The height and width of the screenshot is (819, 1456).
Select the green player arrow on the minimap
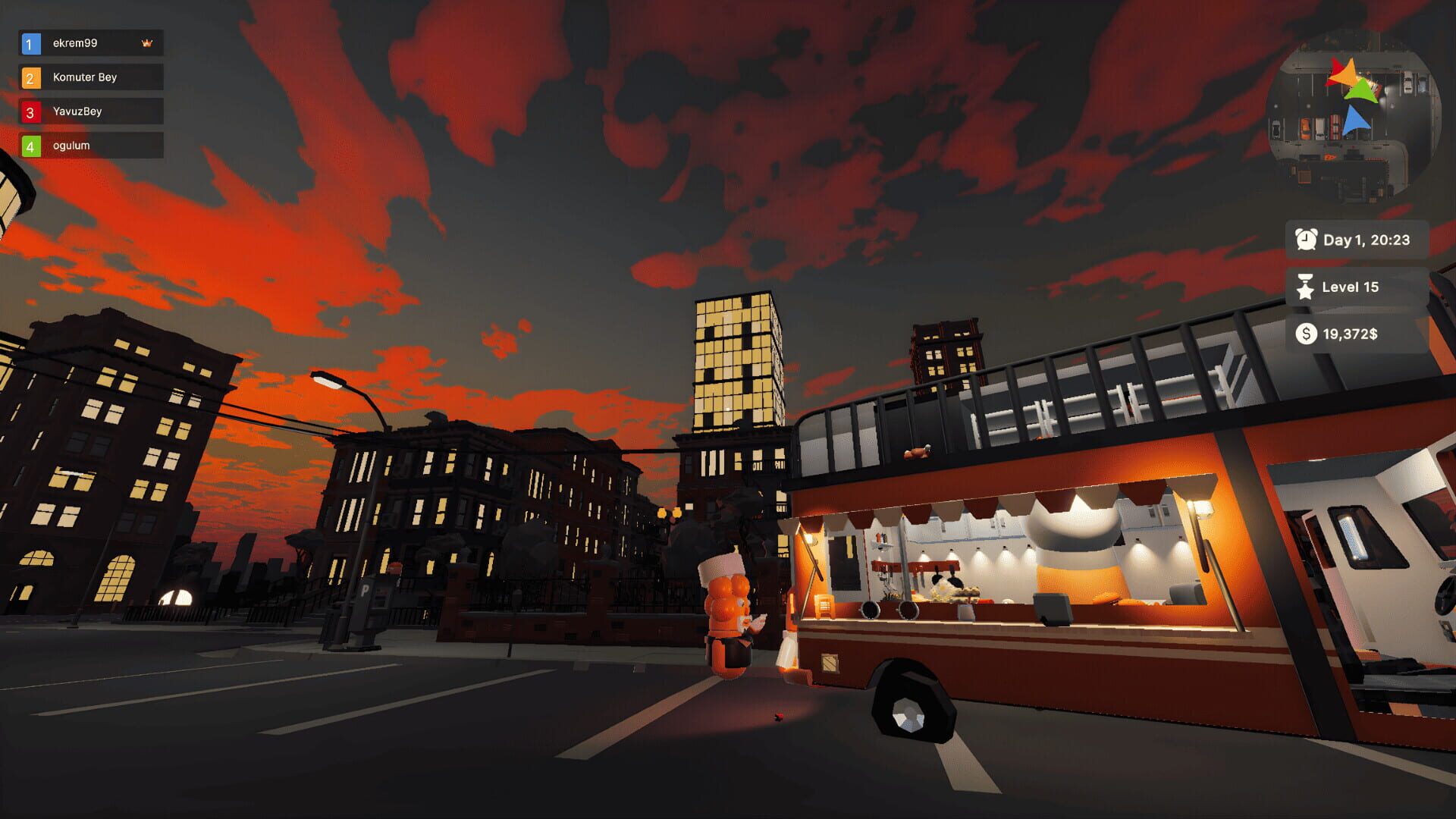point(1361,90)
